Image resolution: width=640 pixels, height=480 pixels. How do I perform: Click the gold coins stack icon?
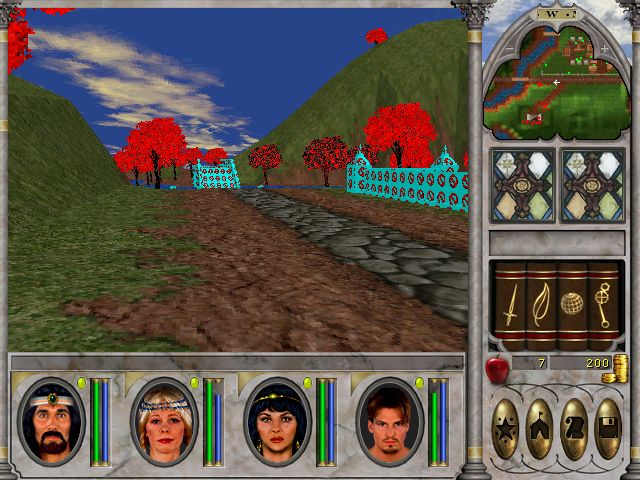point(620,365)
